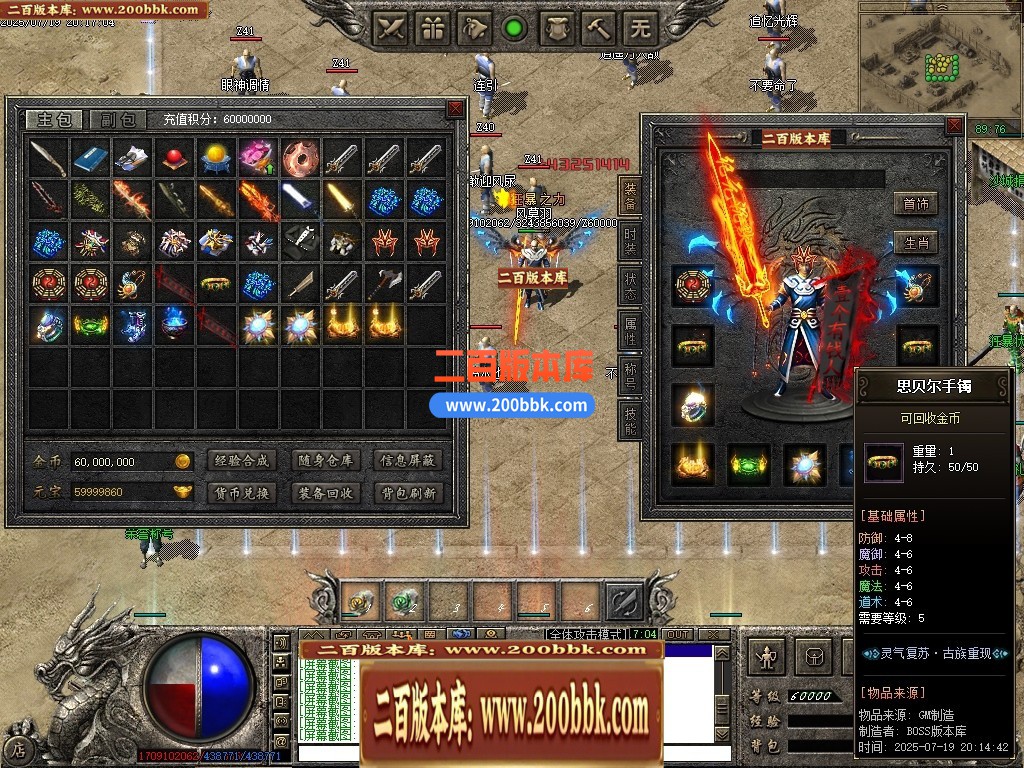Toggle the 信息屏蔽 button
The height and width of the screenshot is (768, 1024).
coord(408,461)
